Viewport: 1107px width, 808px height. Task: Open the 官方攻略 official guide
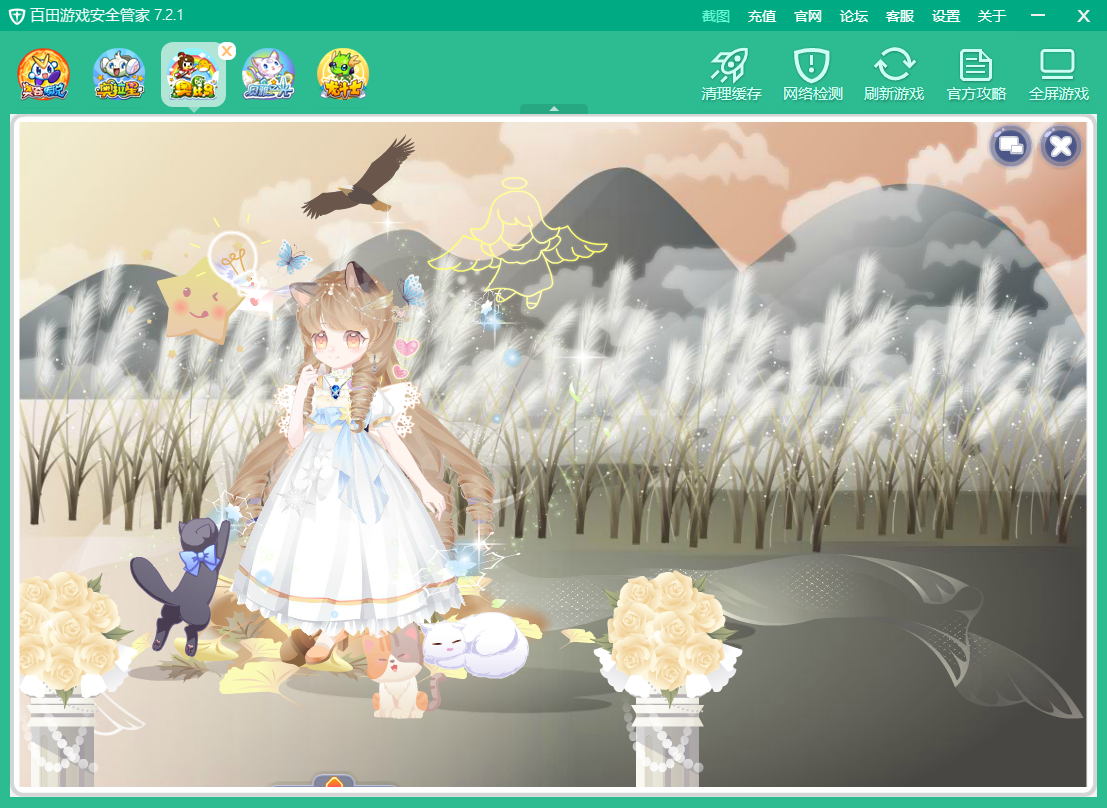976,74
